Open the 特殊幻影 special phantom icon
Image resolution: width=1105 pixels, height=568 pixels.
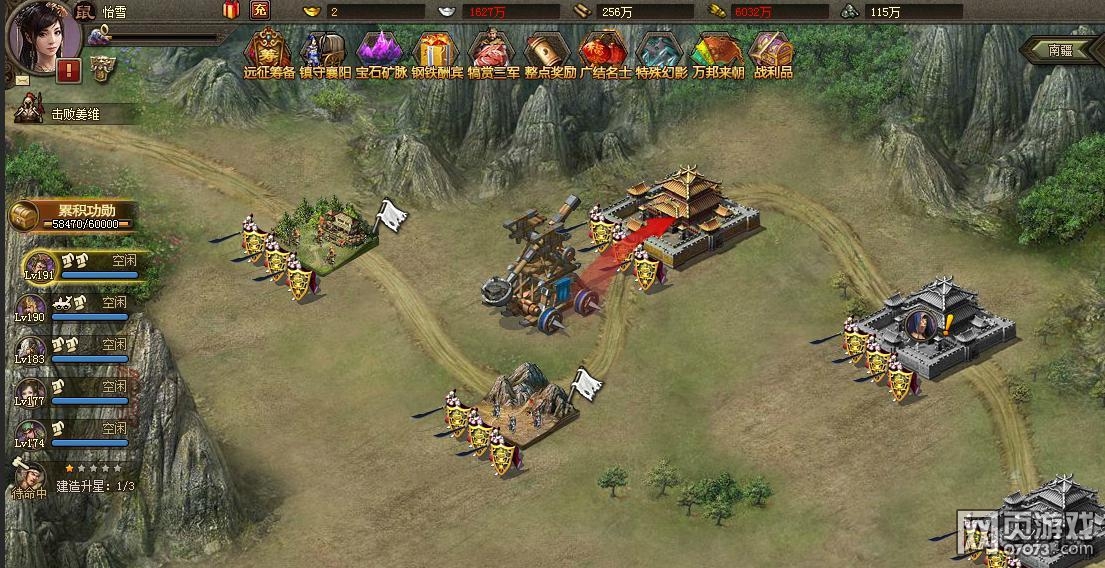coord(660,50)
